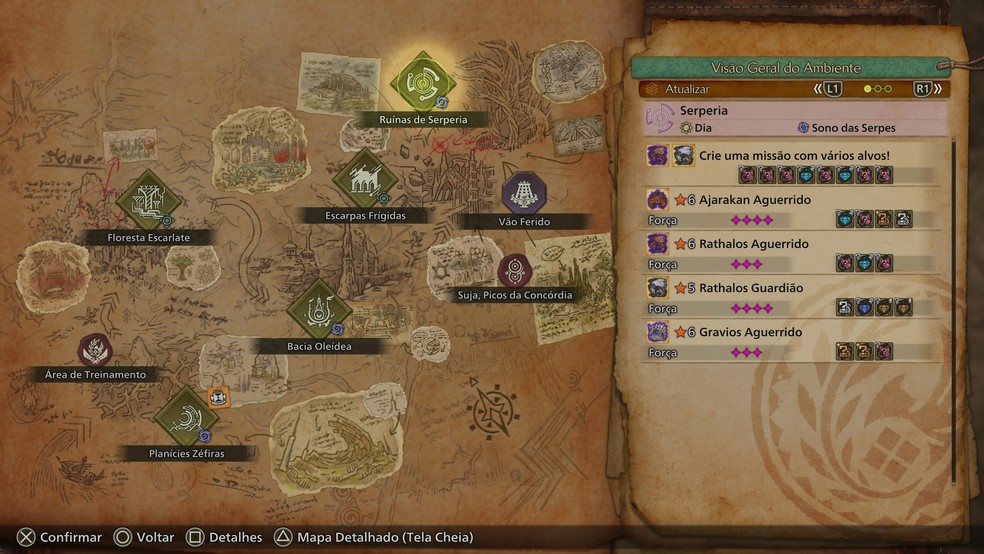
Task: Choose the Planícies Zéfiras location
Action: pyautogui.click(x=186, y=417)
